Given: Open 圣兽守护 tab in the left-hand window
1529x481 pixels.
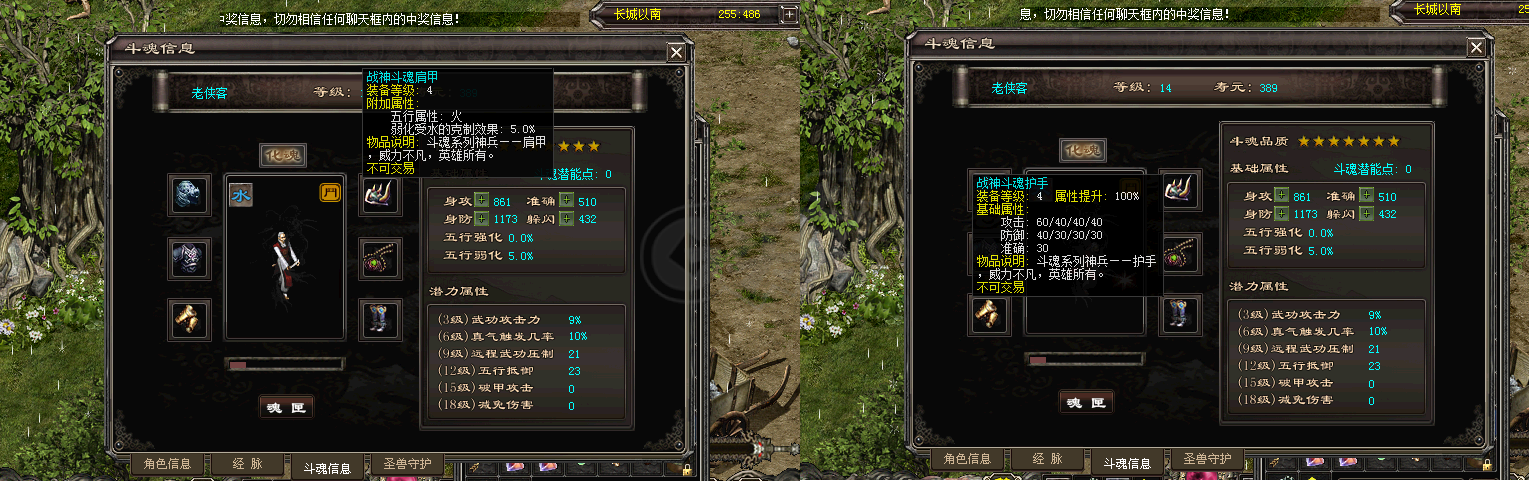Looking at the screenshot, I should click(x=407, y=463).
